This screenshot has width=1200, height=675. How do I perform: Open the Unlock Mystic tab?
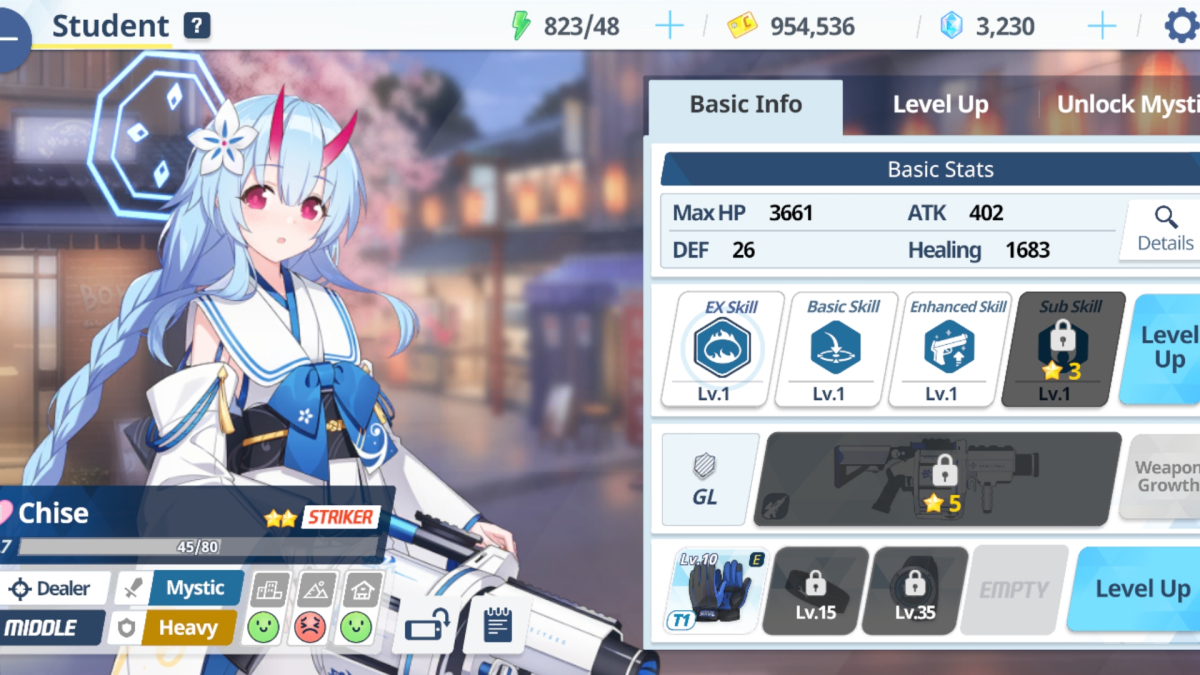pos(1127,105)
